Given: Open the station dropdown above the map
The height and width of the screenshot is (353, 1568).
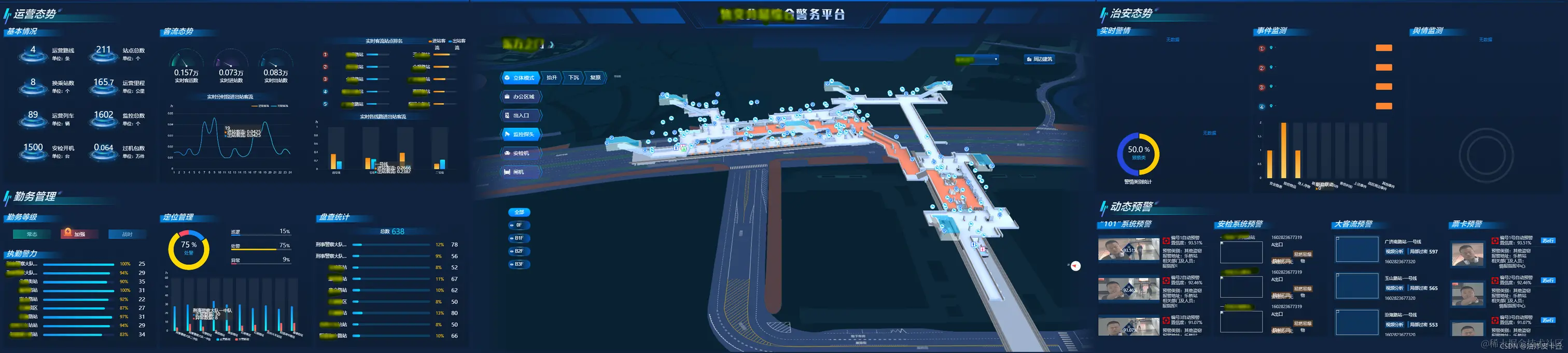Looking at the screenshot, I should coord(977,59).
